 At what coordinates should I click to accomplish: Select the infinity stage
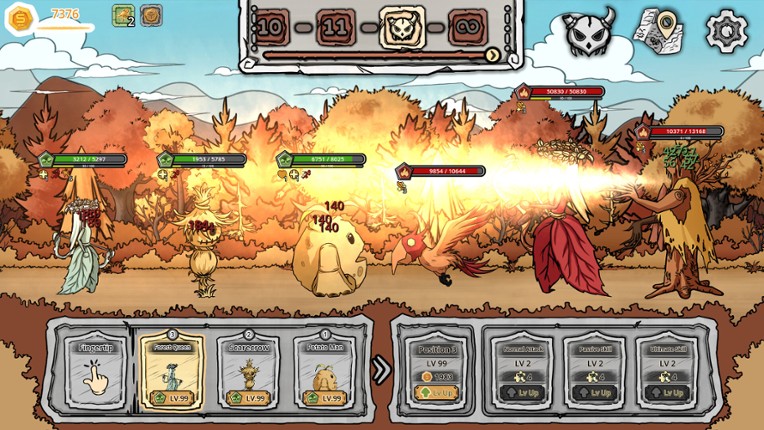468,28
